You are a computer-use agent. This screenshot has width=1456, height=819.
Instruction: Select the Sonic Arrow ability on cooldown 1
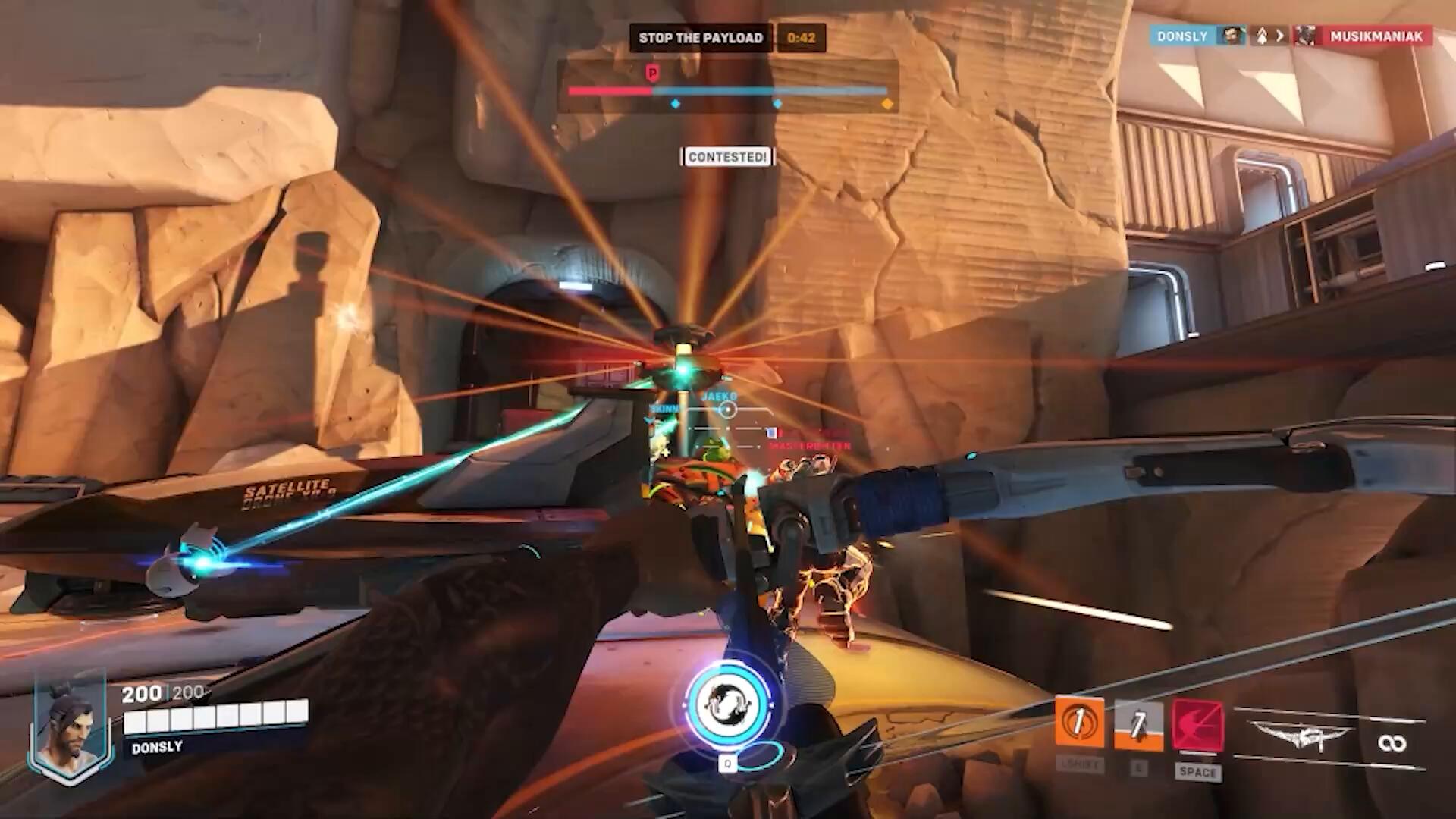click(x=1079, y=724)
